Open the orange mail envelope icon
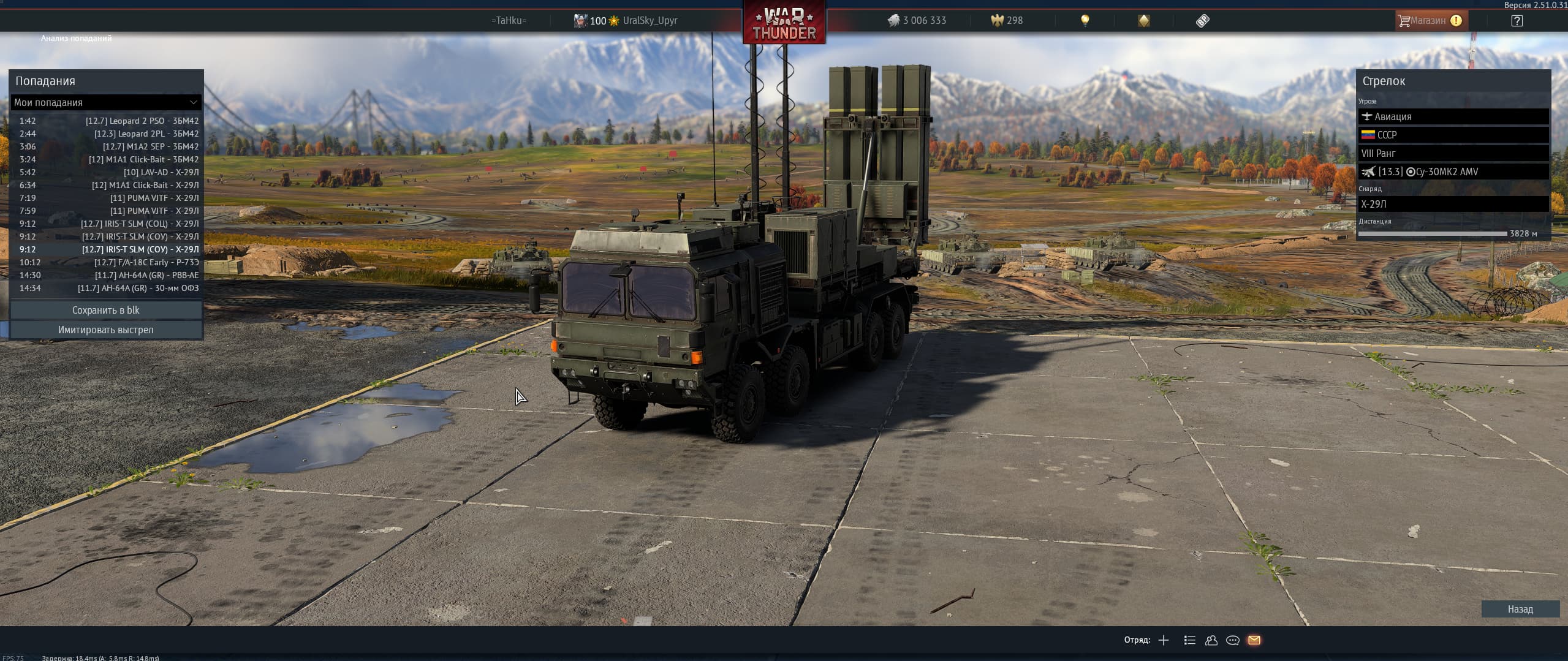The height and width of the screenshot is (661, 1568). (x=1254, y=640)
